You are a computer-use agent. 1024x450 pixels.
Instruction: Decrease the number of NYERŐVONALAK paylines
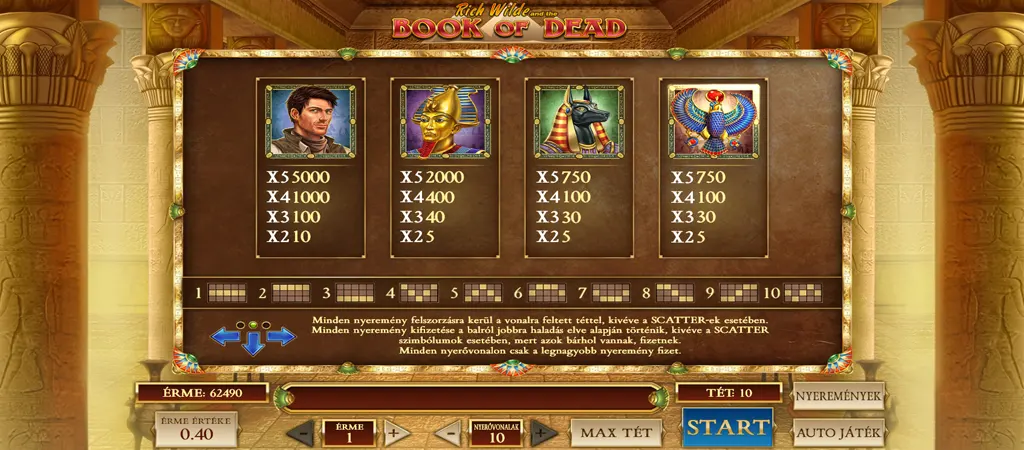449,433
